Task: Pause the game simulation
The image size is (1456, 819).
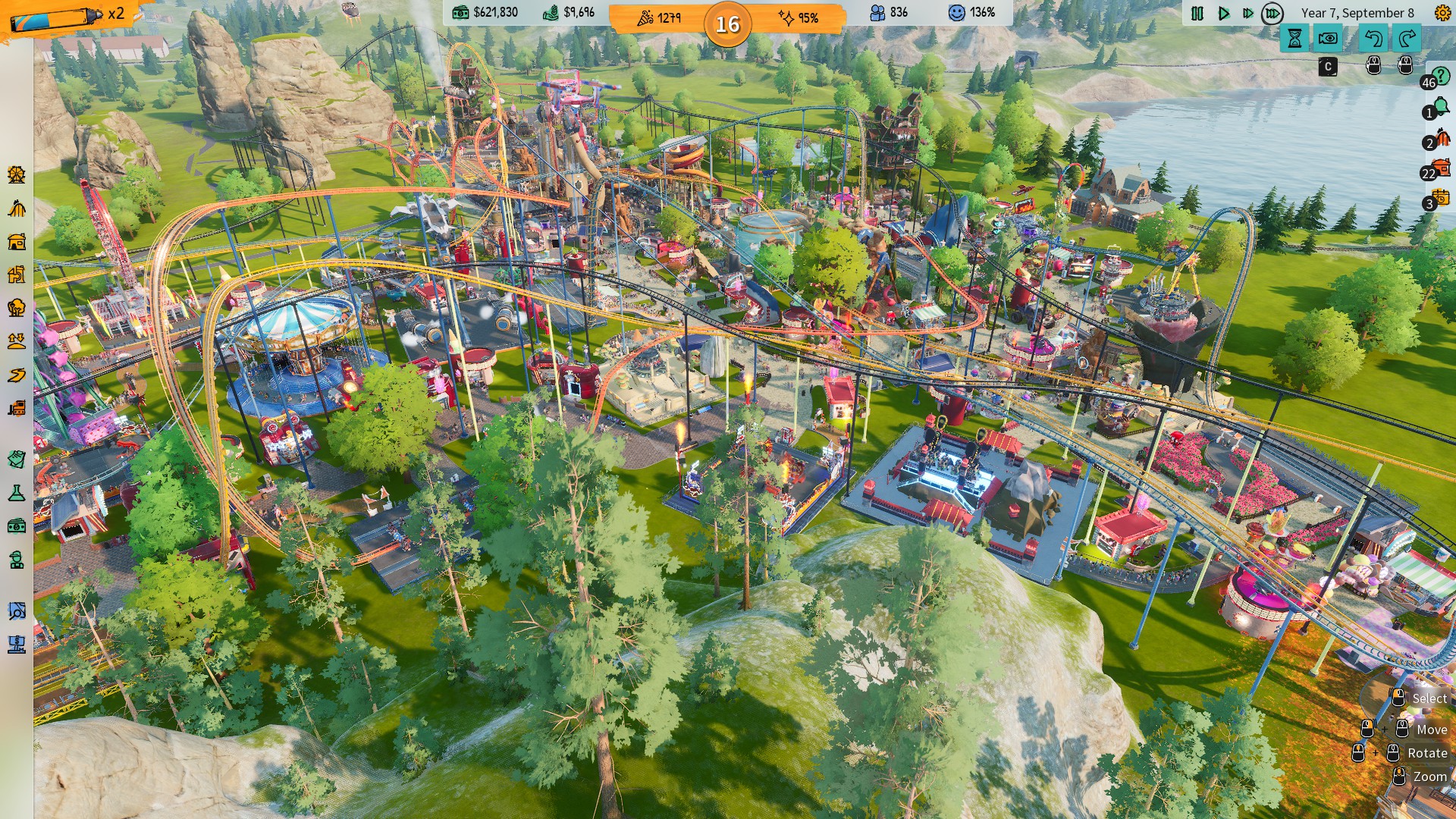Action: coord(1197,13)
